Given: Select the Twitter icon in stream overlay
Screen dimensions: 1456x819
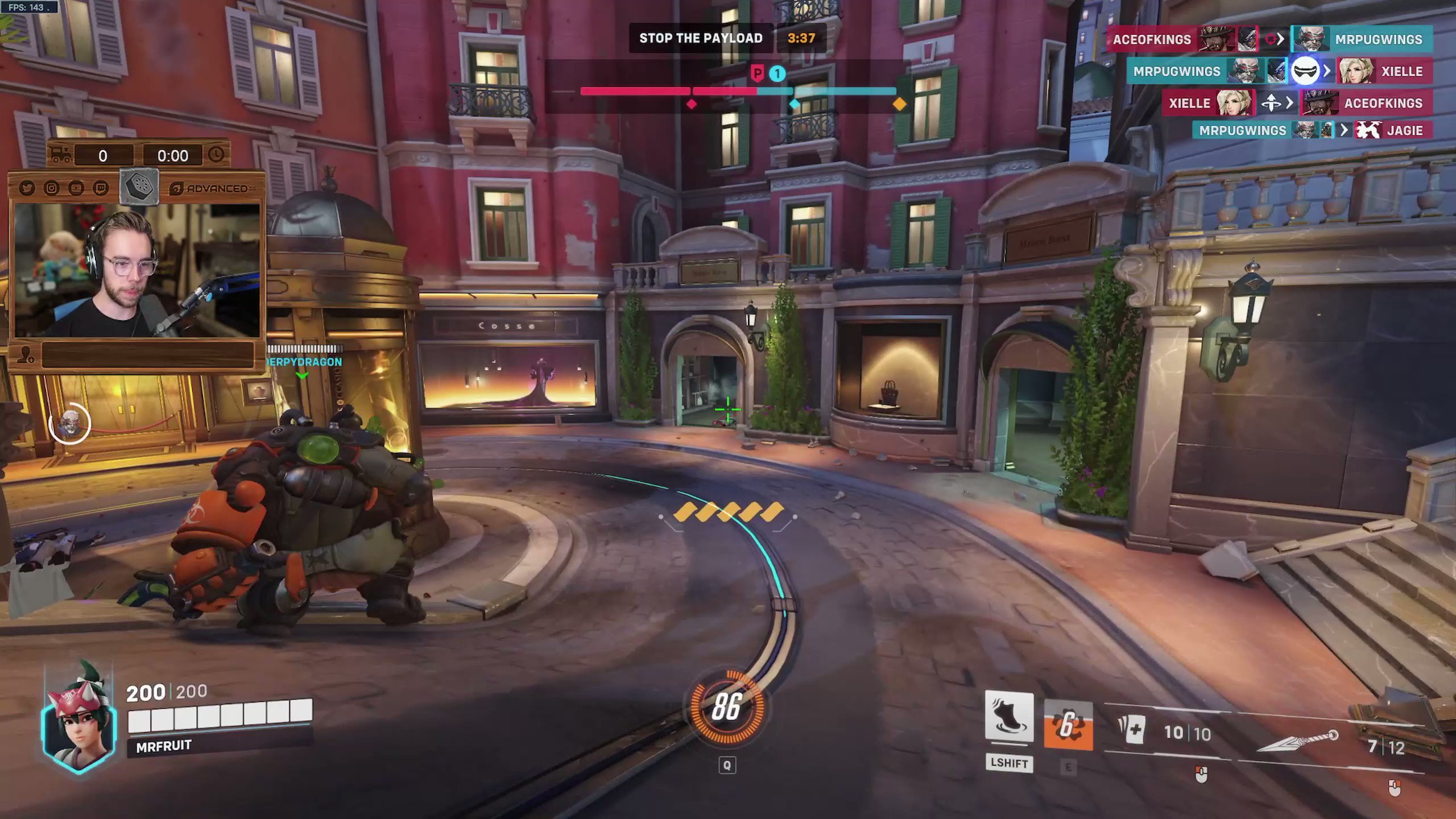Looking at the screenshot, I should [x=27, y=188].
